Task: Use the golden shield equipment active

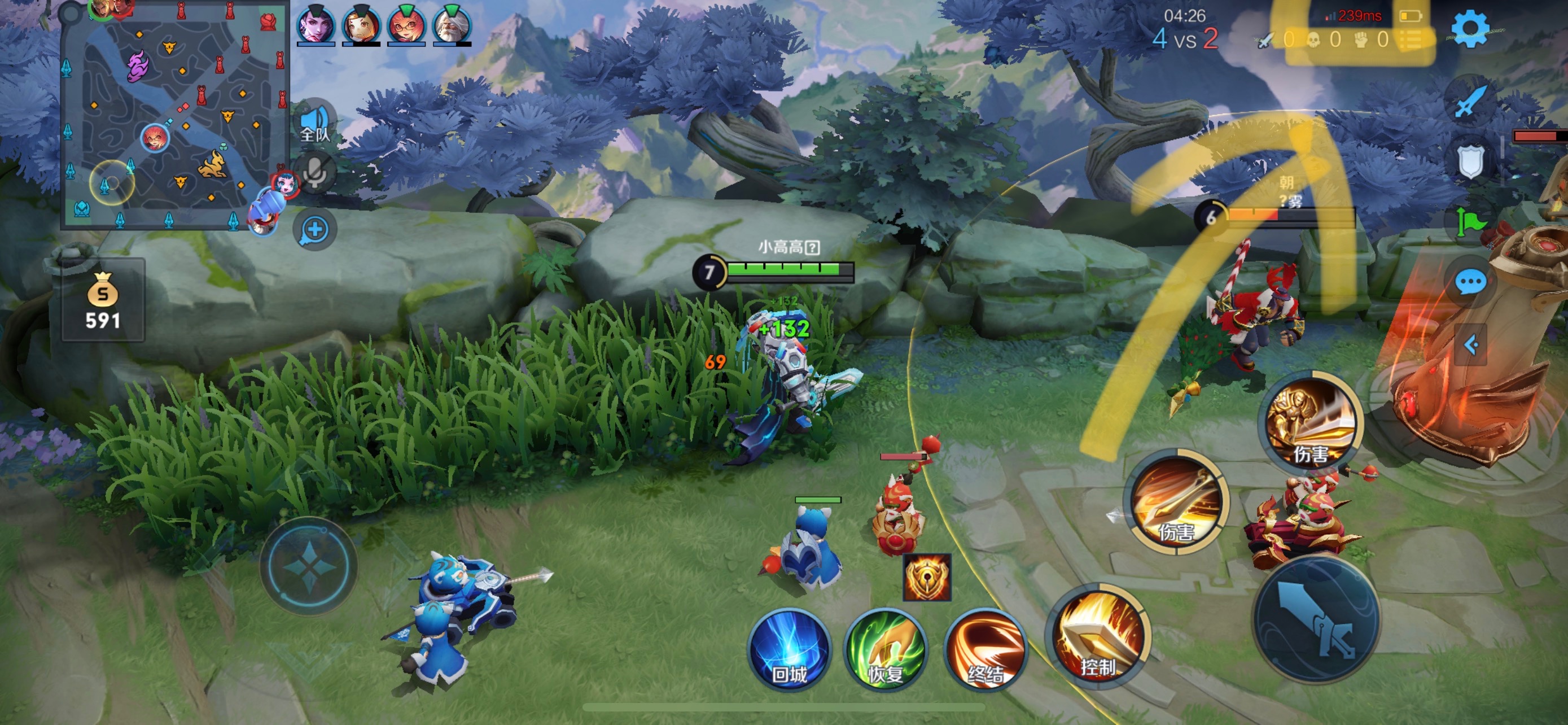Action: pos(926,577)
